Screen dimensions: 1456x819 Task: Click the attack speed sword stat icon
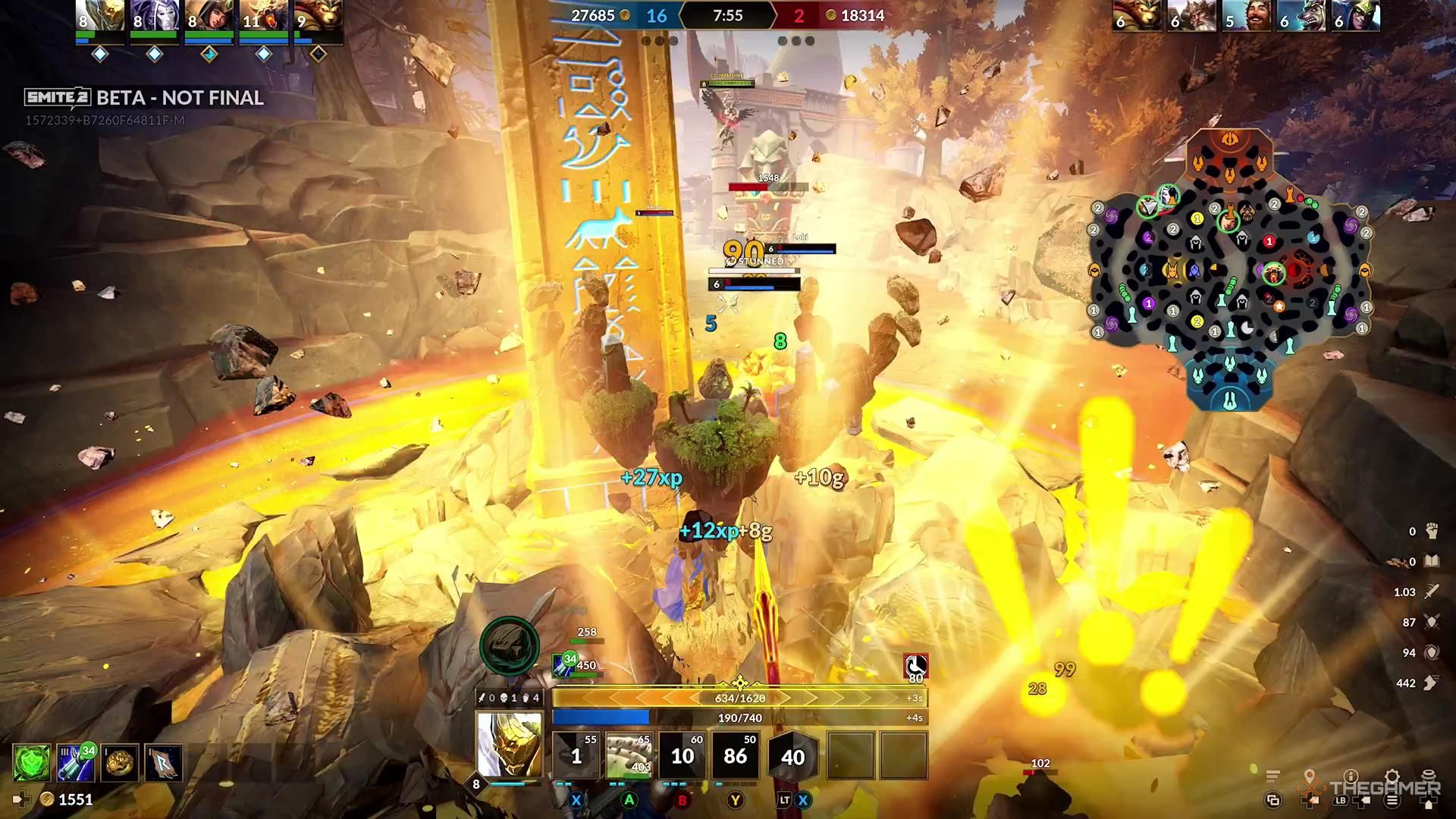(x=1432, y=592)
